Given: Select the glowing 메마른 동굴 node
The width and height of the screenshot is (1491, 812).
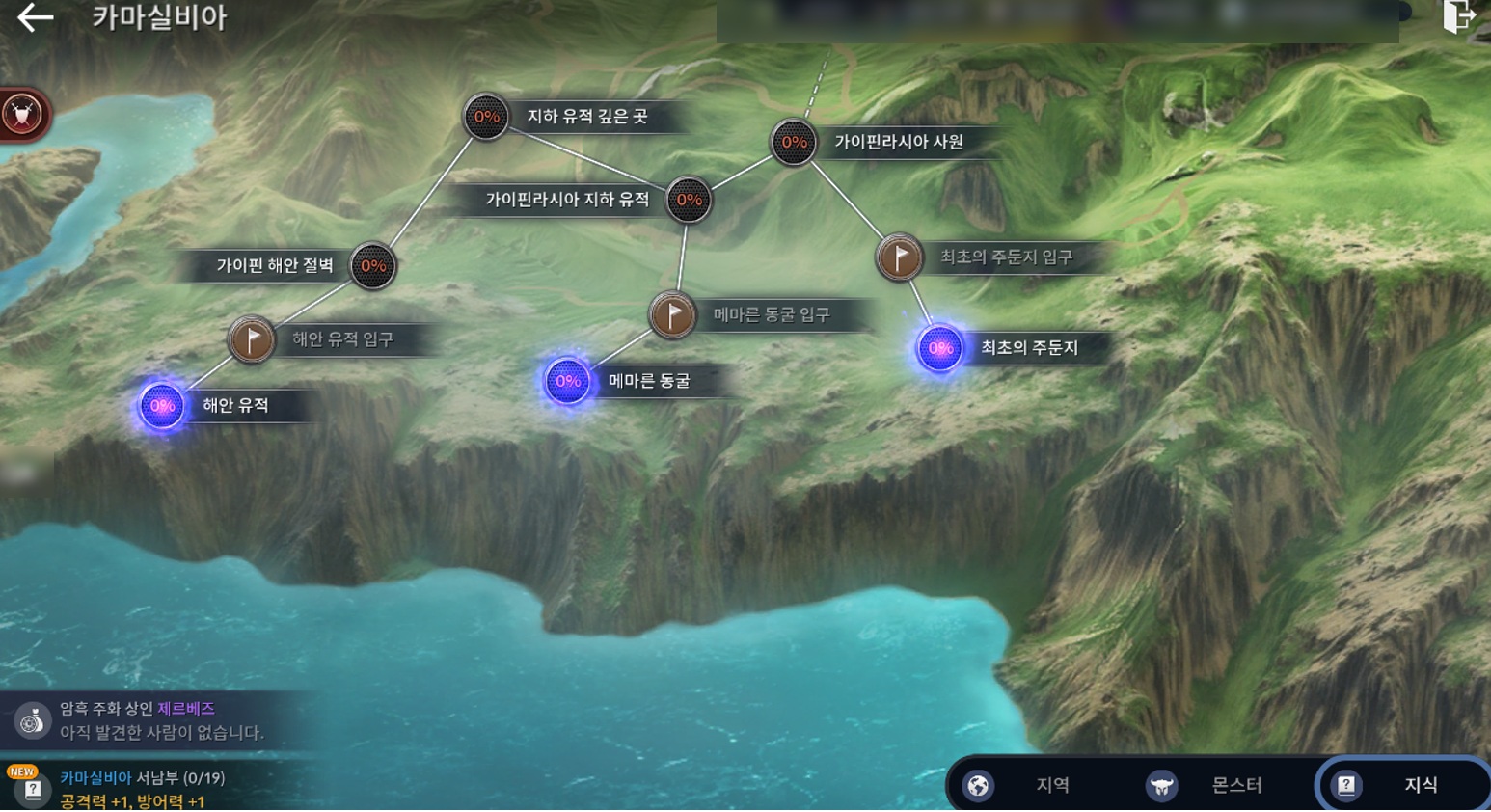Looking at the screenshot, I should click(568, 382).
